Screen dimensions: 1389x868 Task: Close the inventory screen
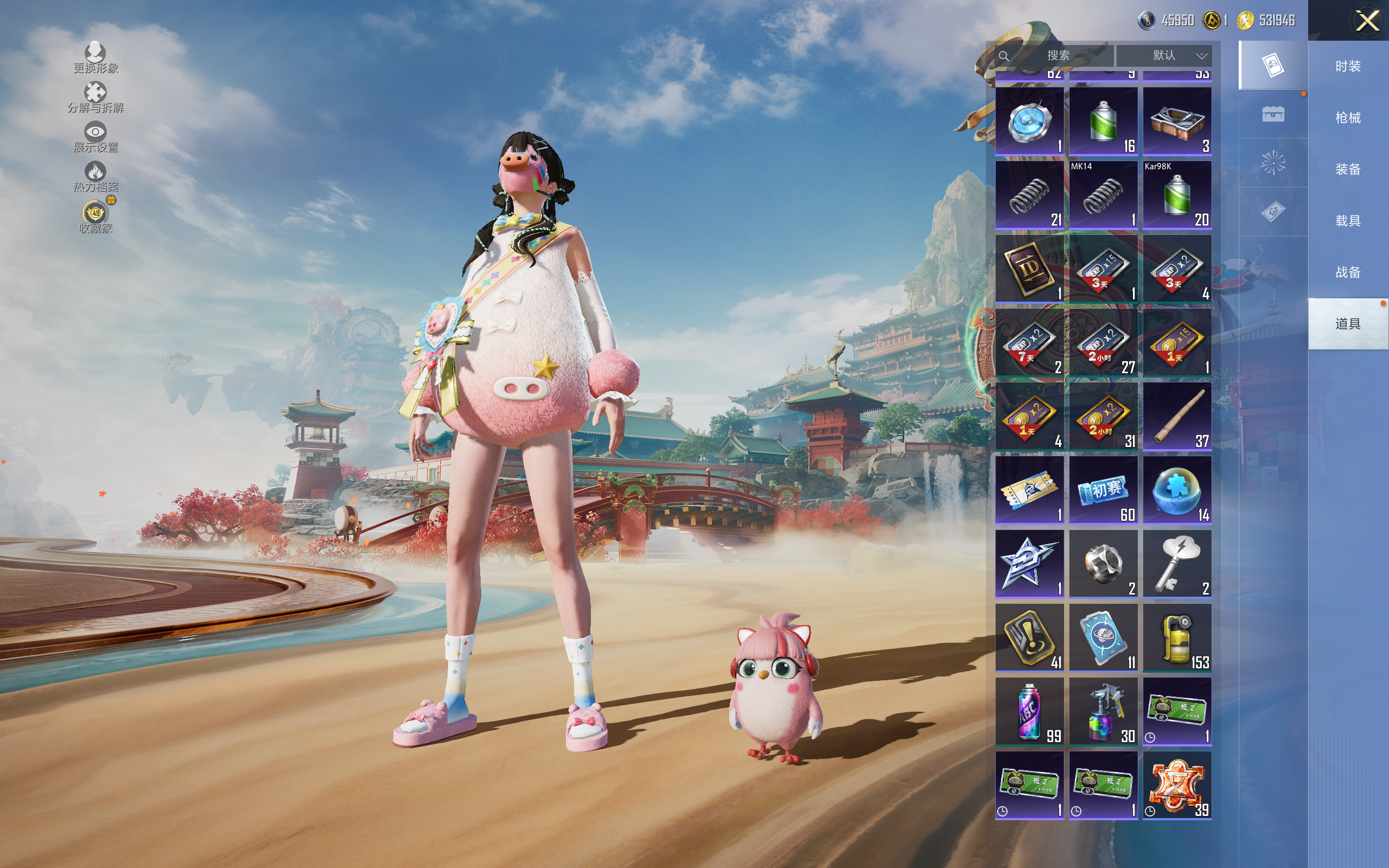tap(1367, 21)
